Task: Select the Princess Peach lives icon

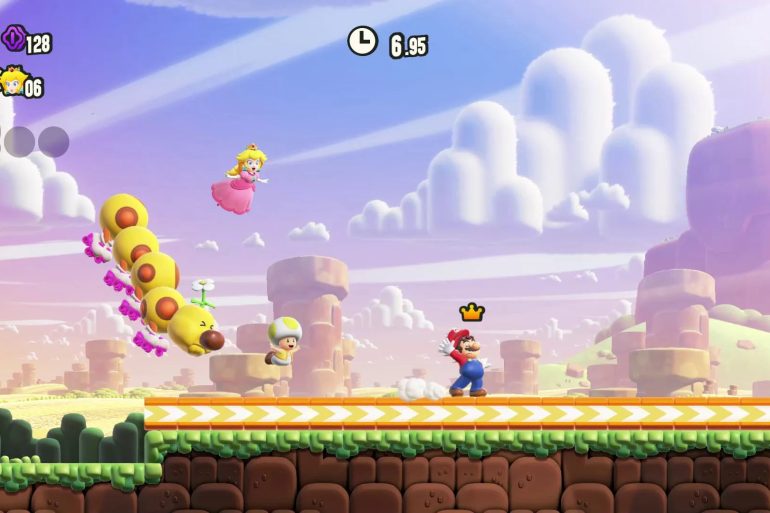Action: click(x=12, y=81)
